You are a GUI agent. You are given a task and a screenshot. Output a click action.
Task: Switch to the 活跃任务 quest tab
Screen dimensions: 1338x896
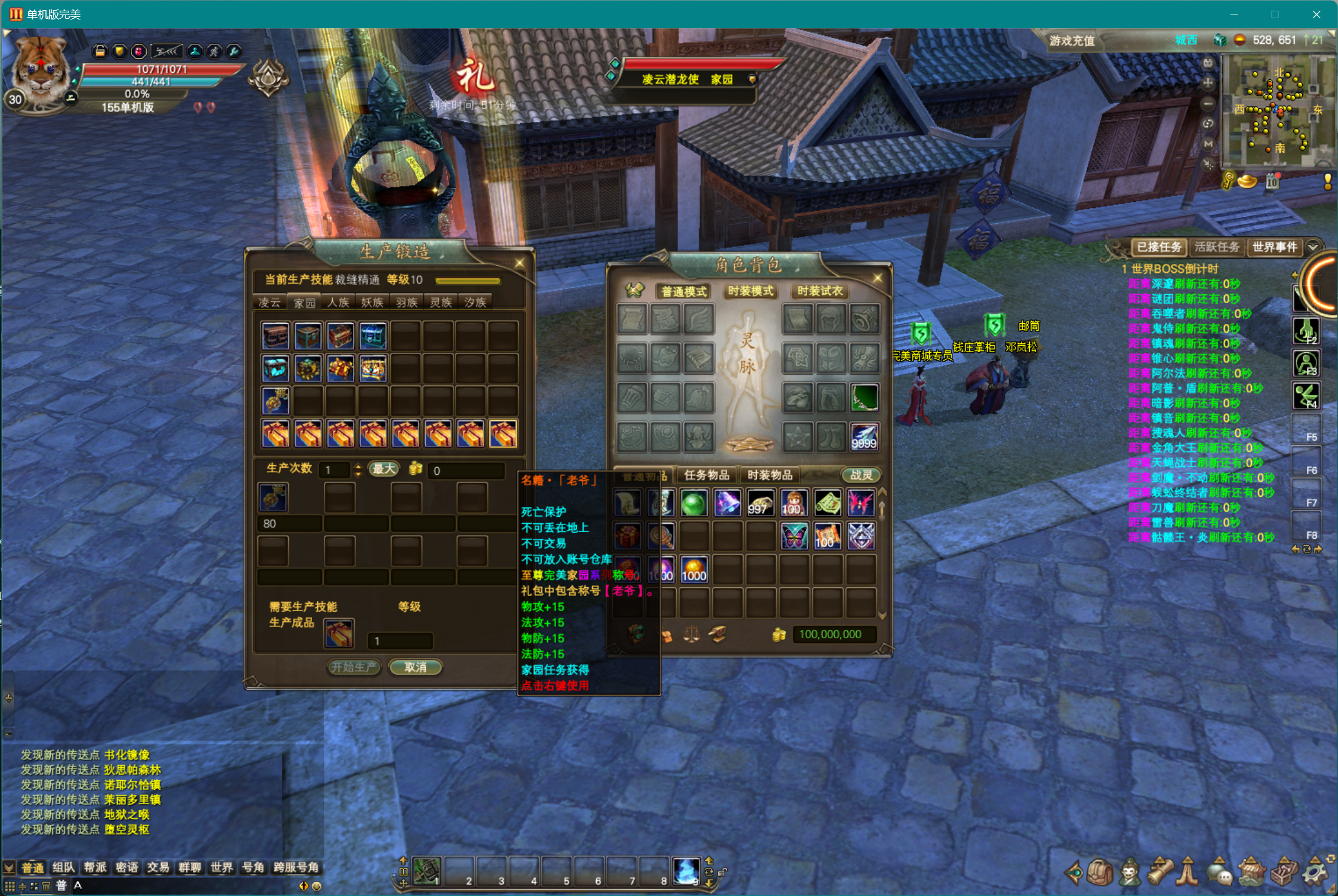1217,247
